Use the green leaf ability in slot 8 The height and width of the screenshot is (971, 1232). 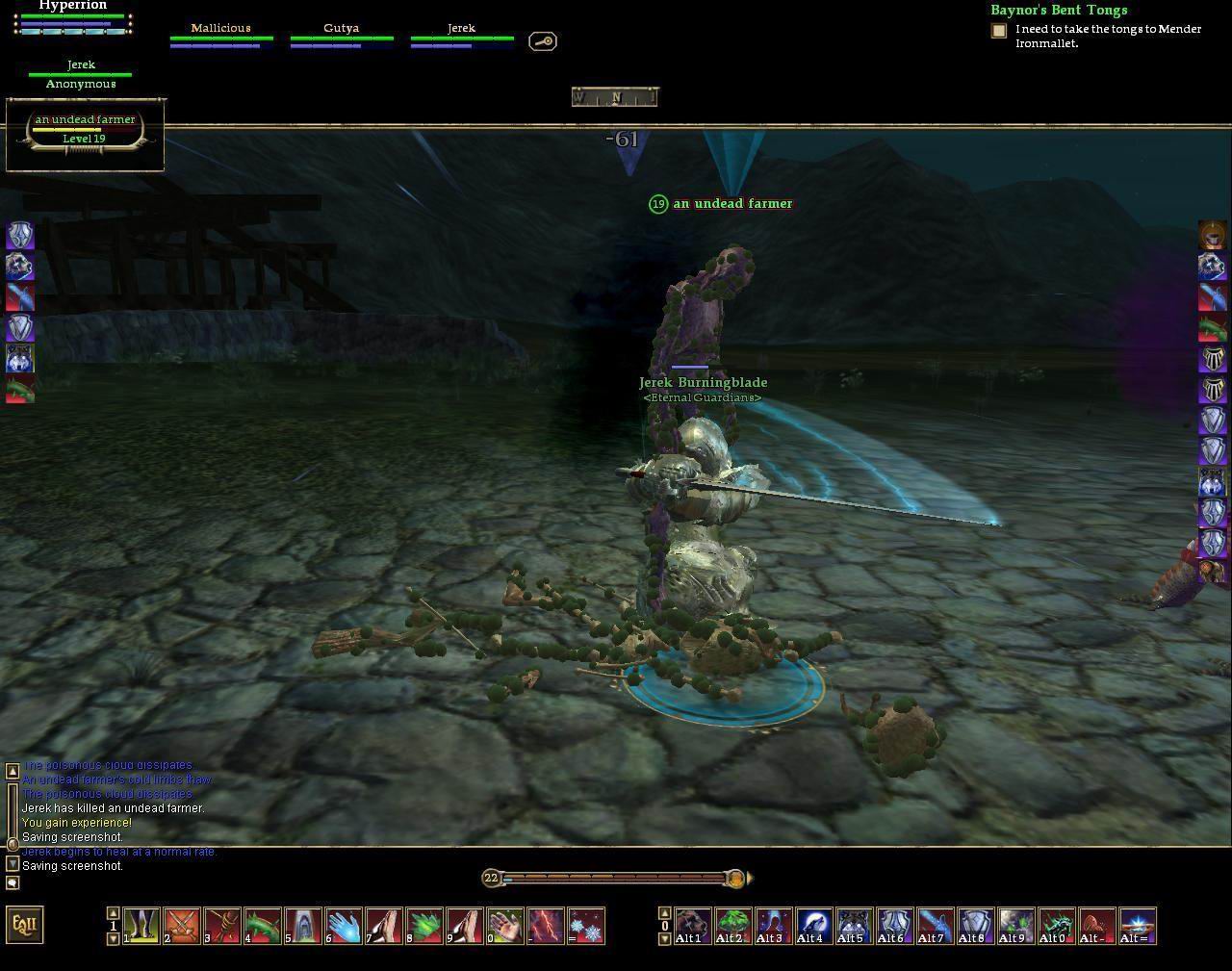point(424,926)
